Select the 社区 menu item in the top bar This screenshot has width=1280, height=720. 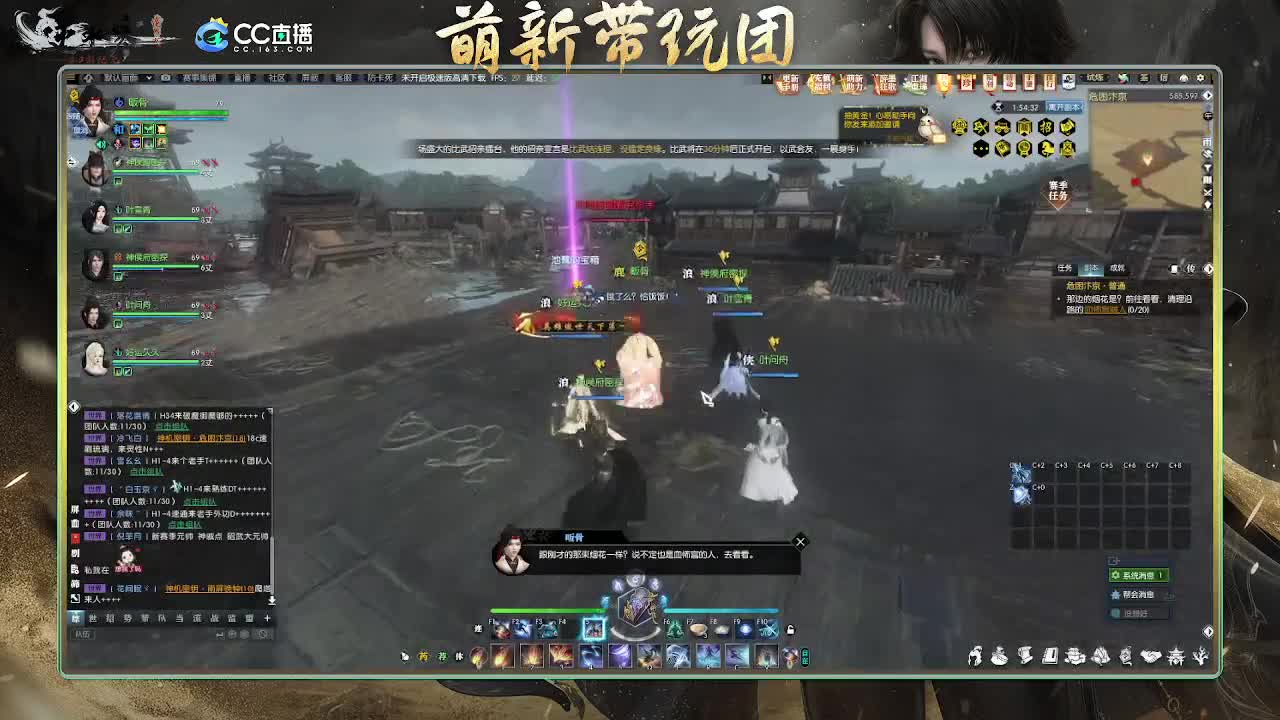click(277, 79)
